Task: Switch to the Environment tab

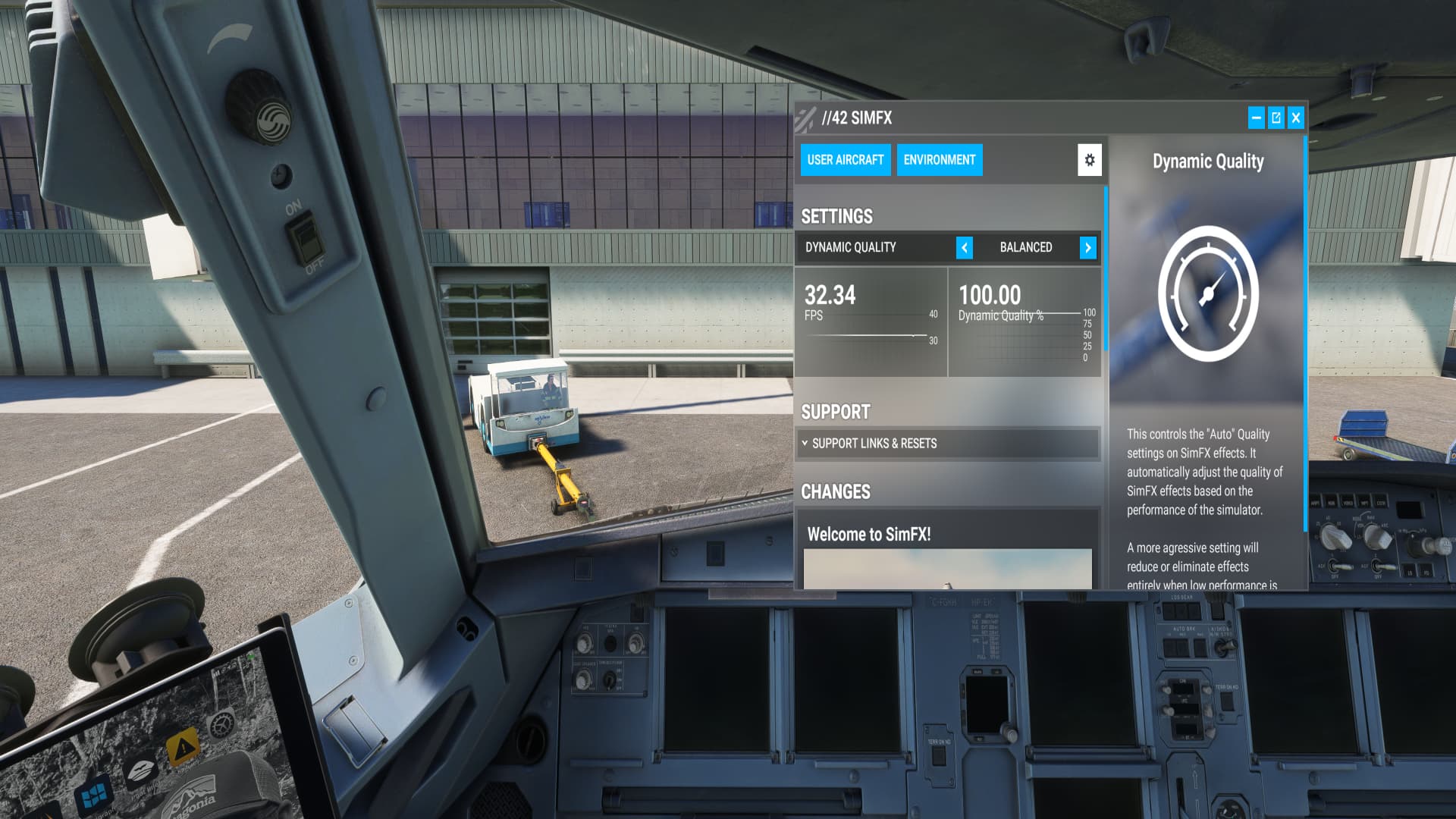Action: (939, 160)
